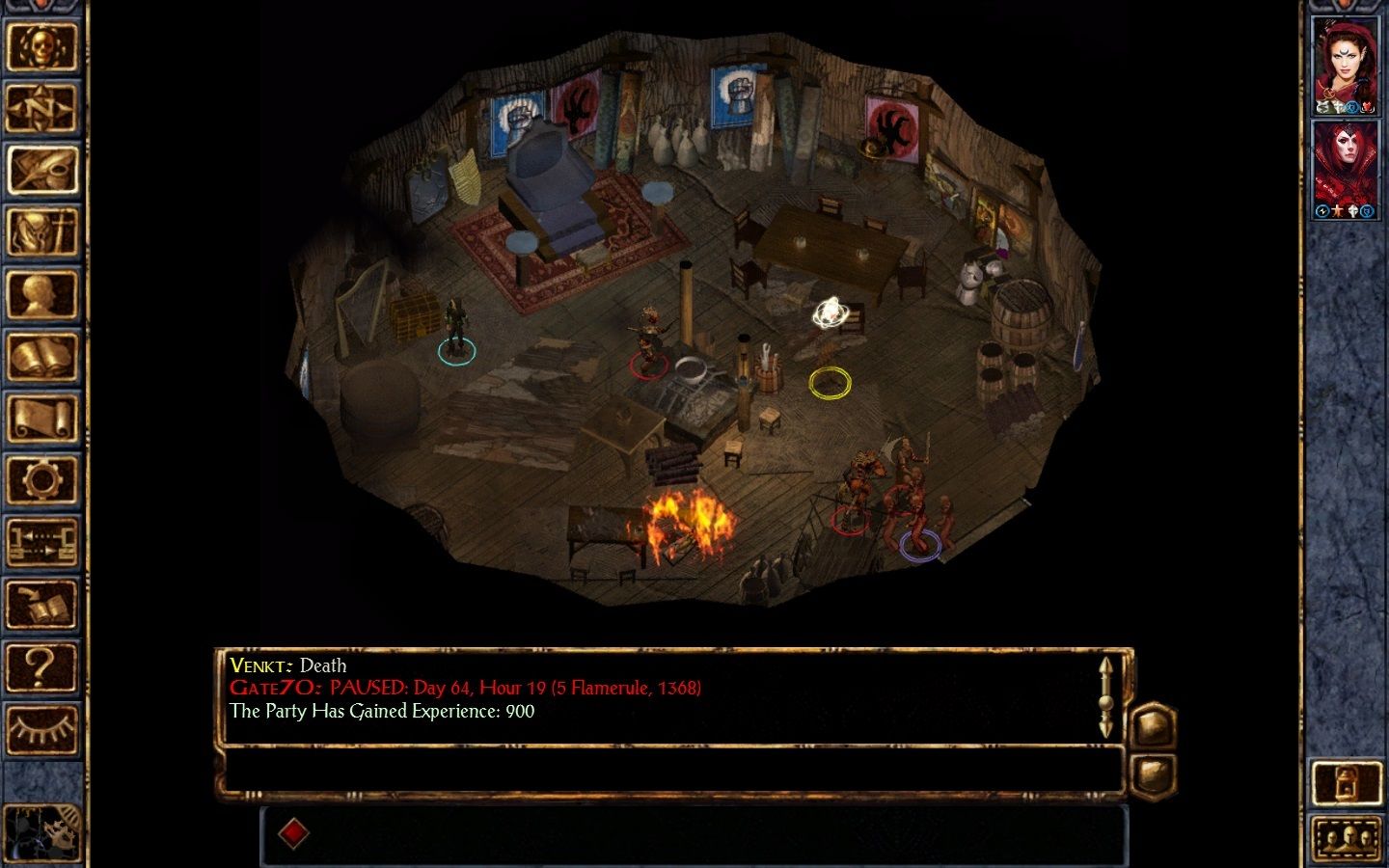This screenshot has height=868, width=1389.
Task: Quick save with the book and quill icon
Action: pyautogui.click(x=41, y=605)
